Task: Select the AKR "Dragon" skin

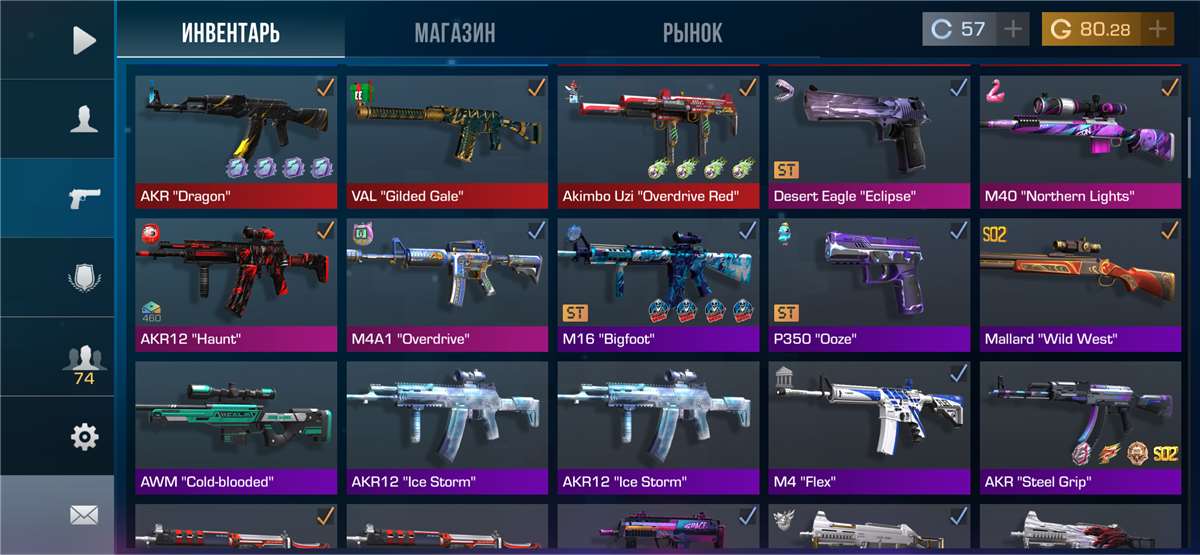Action: coord(235,140)
